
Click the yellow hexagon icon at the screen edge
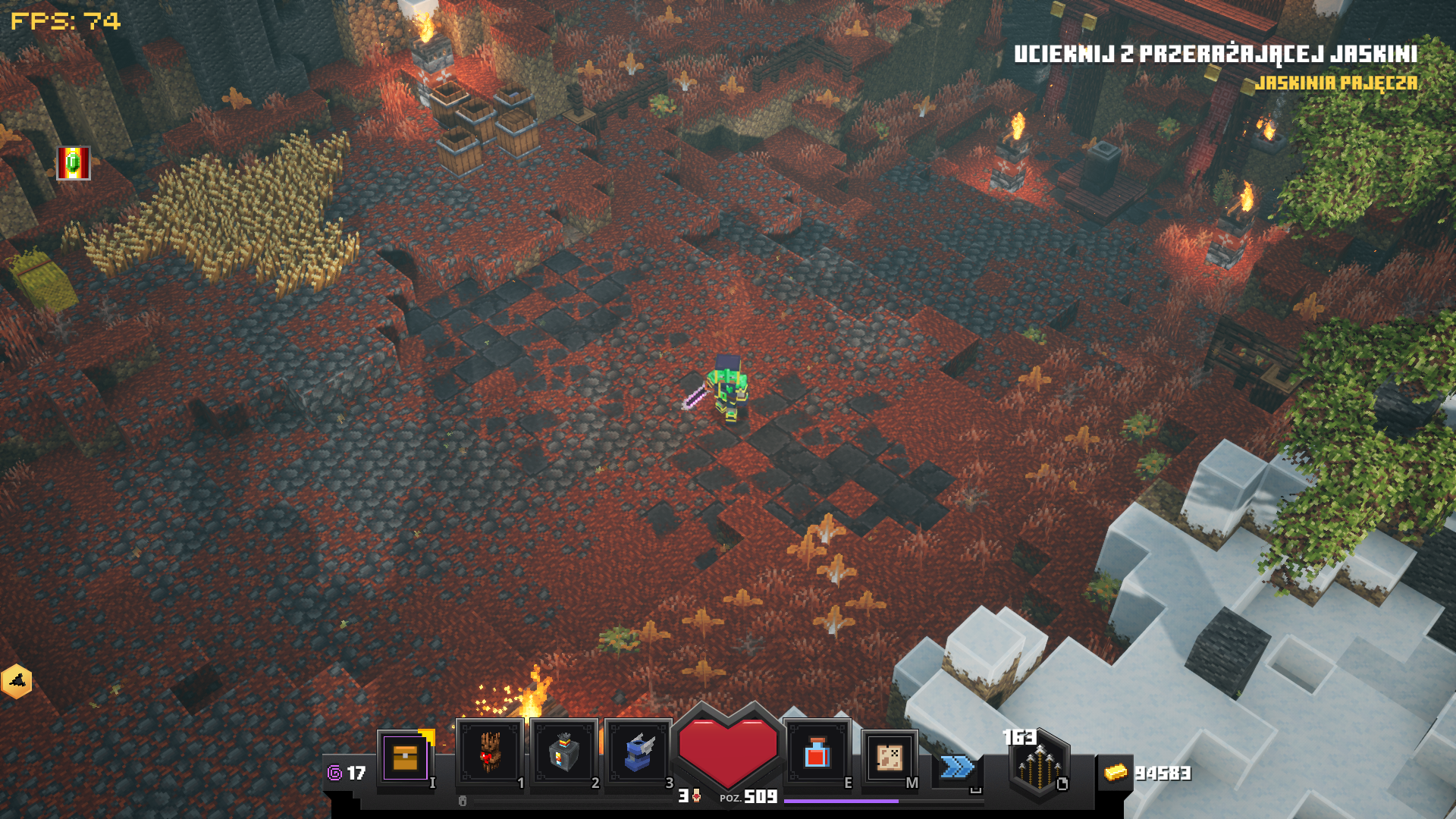tap(17, 681)
